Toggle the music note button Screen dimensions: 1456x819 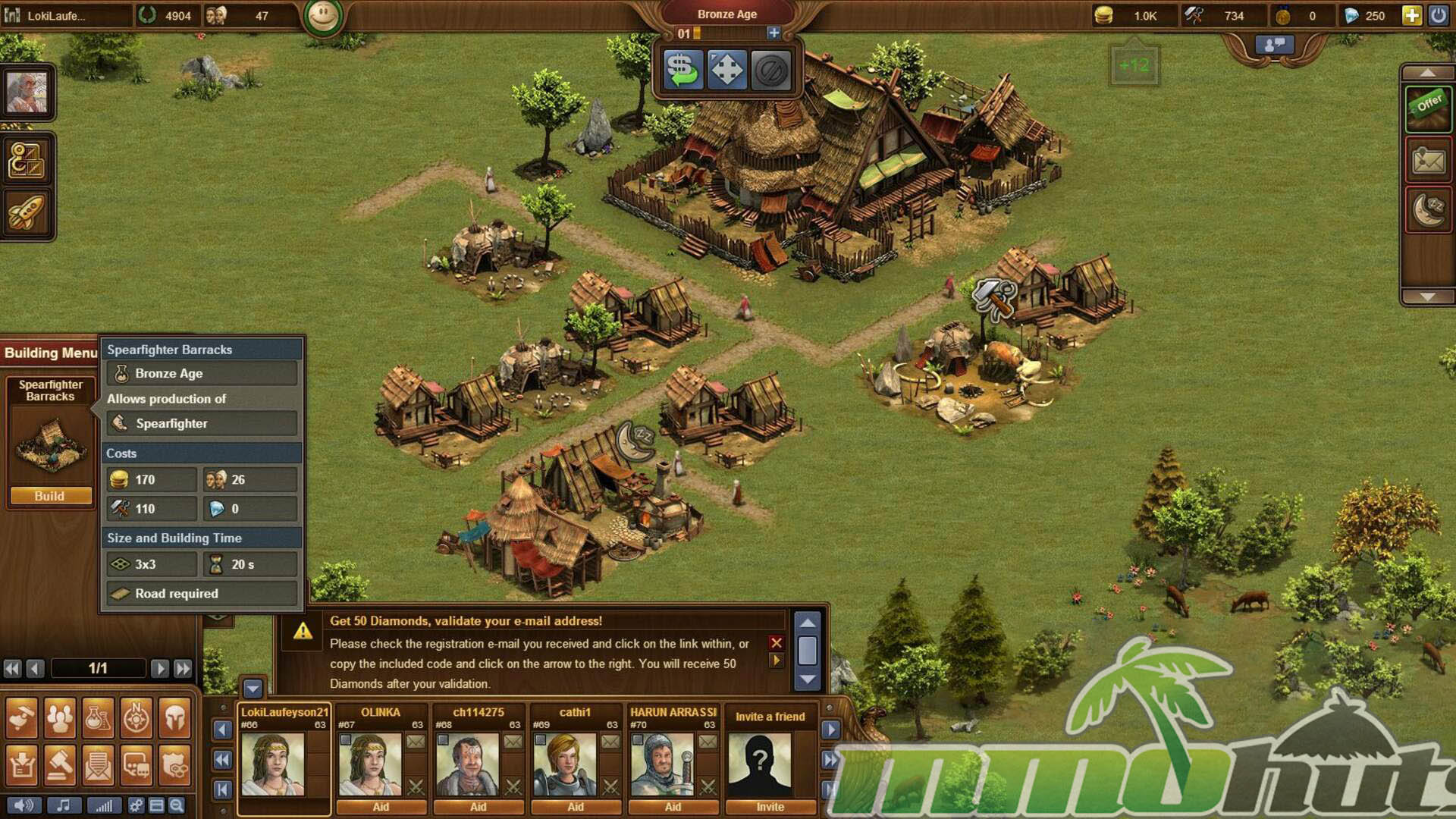click(x=64, y=805)
